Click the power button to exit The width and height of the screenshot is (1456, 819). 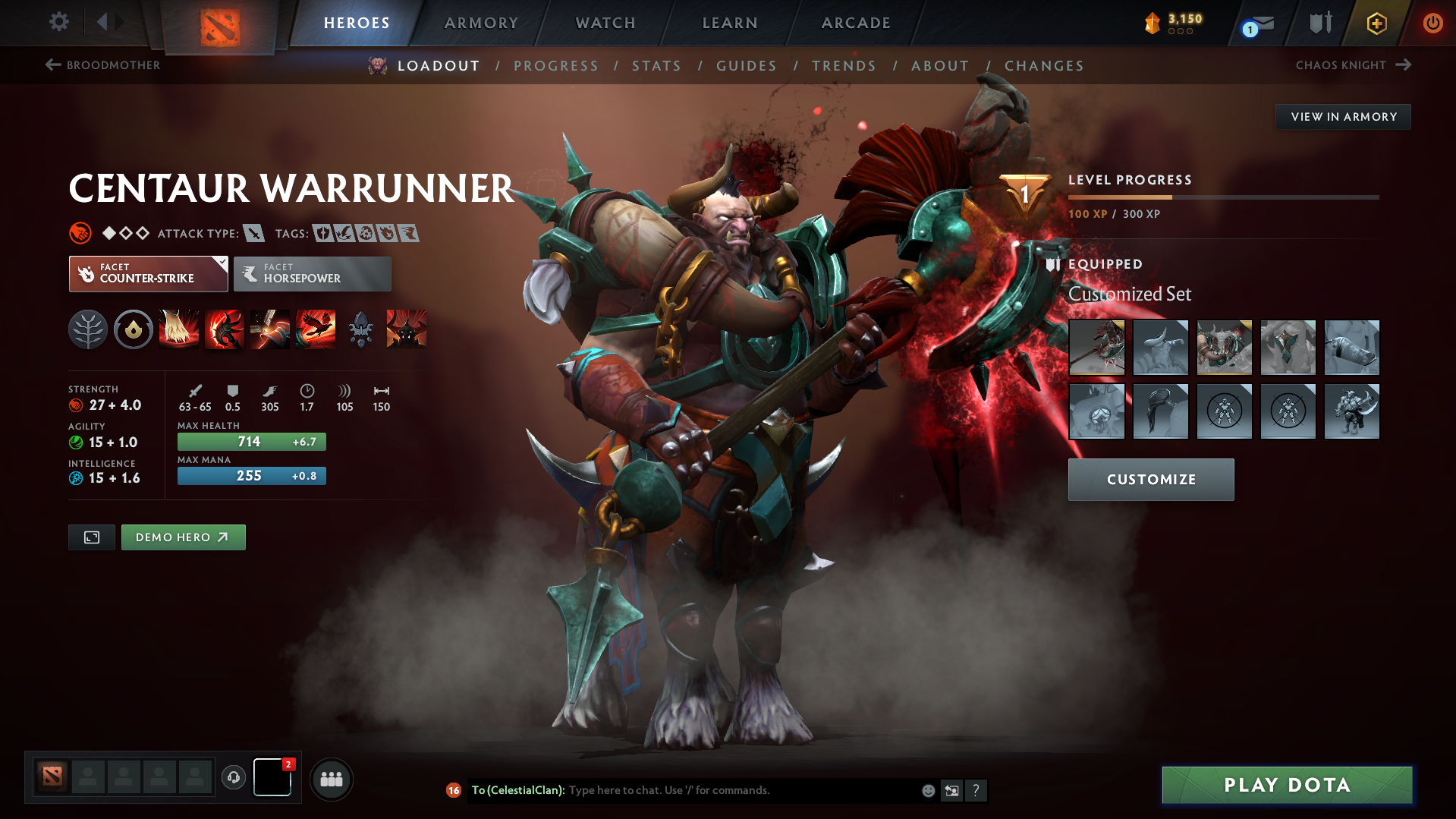click(x=1432, y=23)
